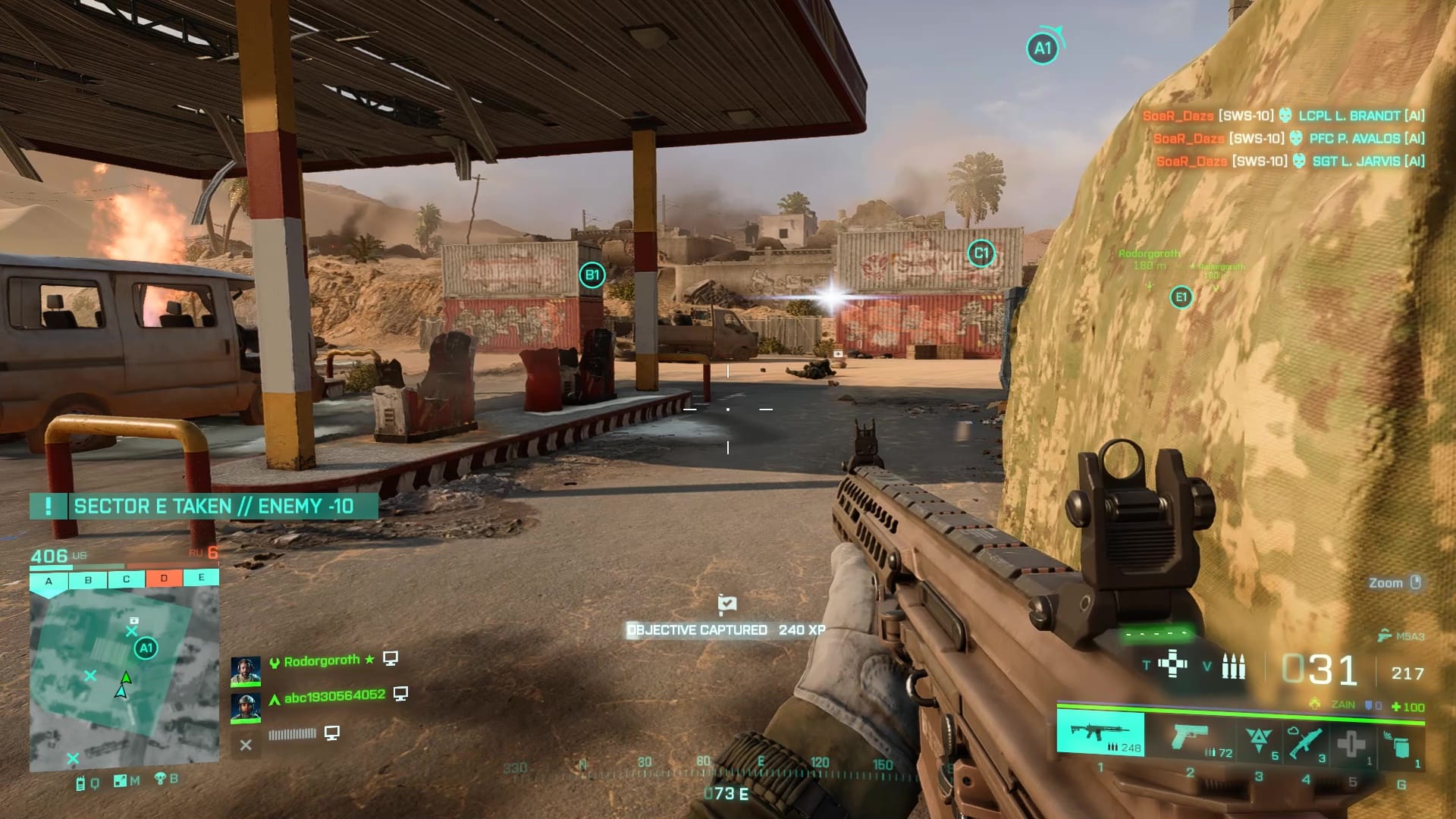Expand the A1 objective marker at top
The height and width of the screenshot is (819, 1456).
coord(1042,47)
